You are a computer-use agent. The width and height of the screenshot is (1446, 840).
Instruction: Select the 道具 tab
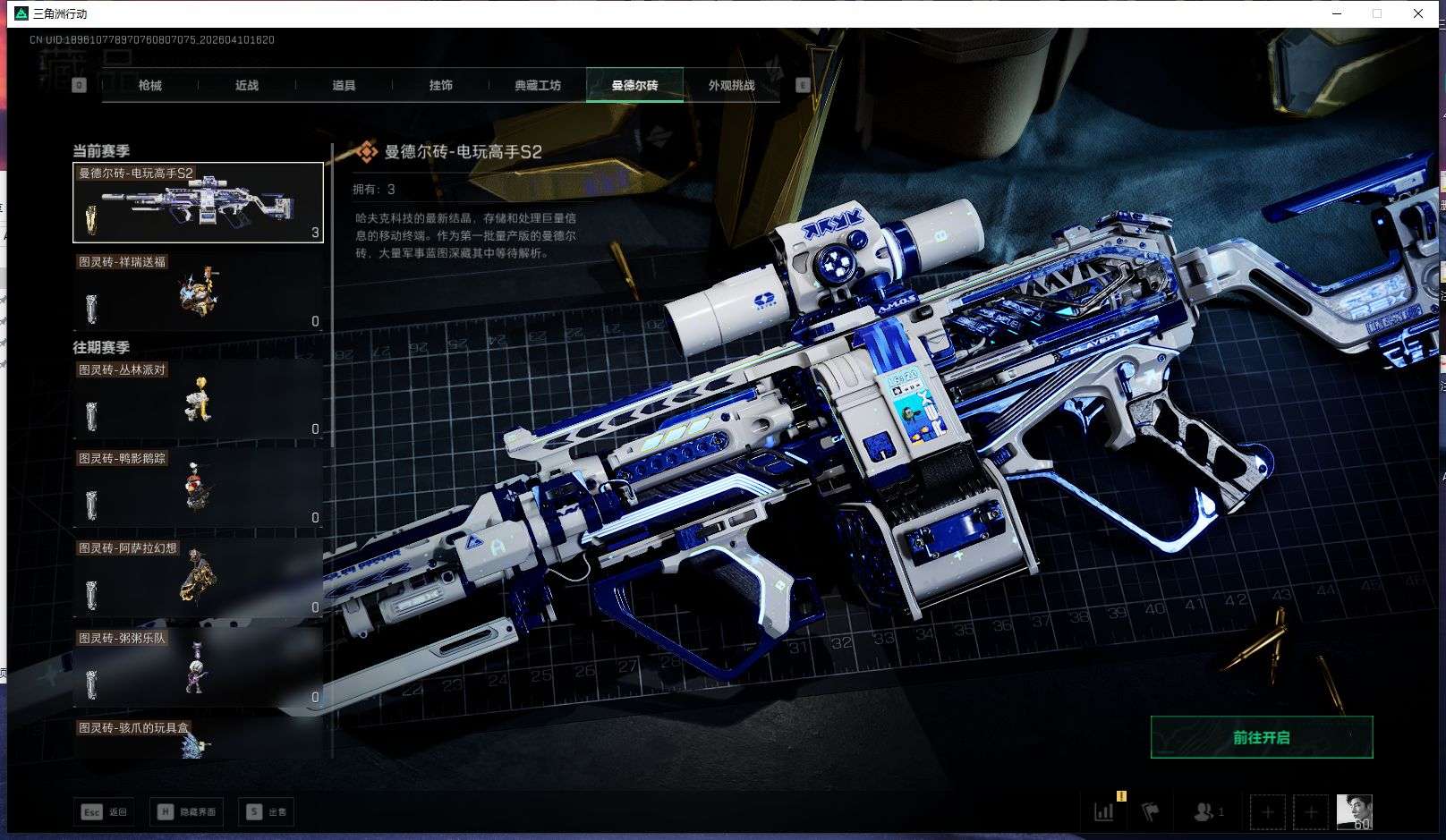coord(344,86)
